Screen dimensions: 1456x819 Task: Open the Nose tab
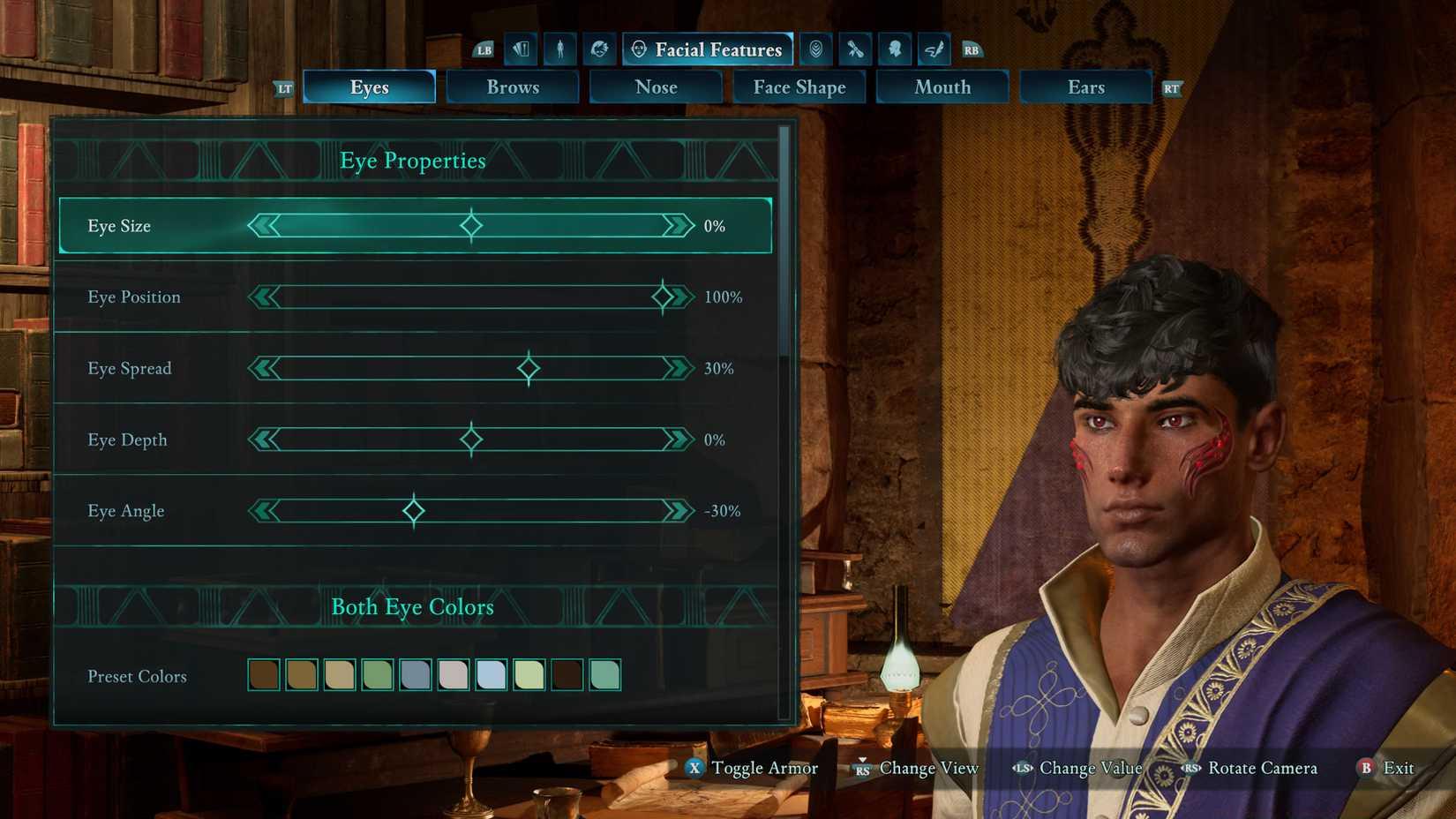point(656,86)
